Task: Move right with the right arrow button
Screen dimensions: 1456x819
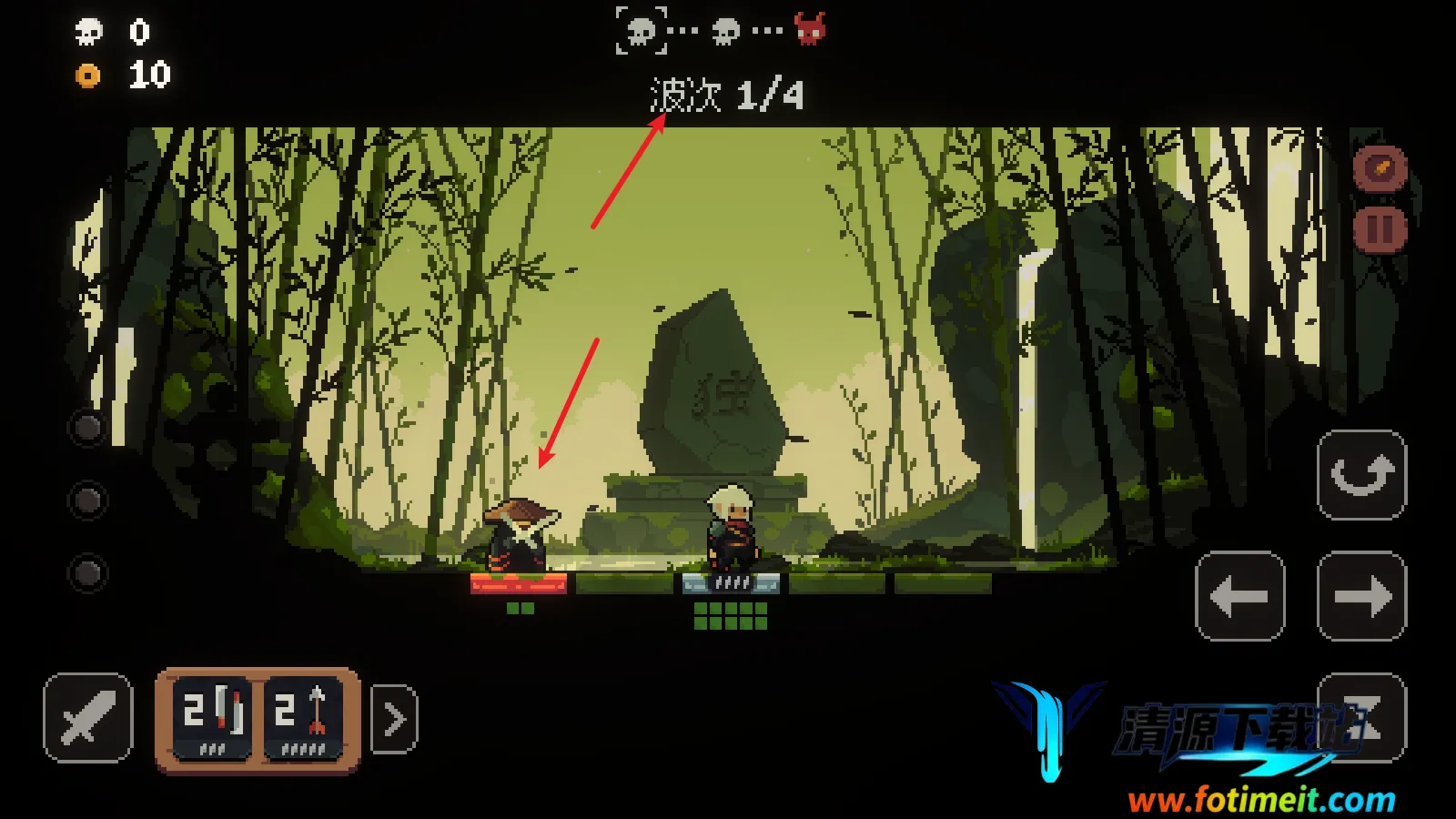Action: (x=1361, y=596)
